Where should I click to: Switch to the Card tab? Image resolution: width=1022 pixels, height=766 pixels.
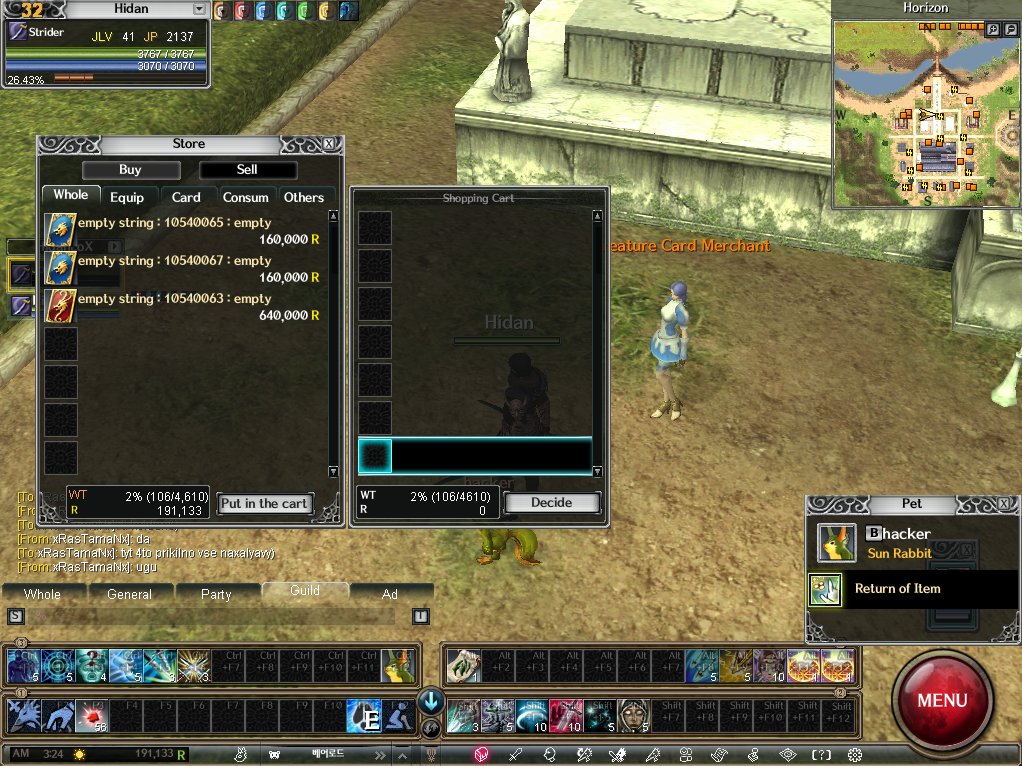click(x=186, y=197)
